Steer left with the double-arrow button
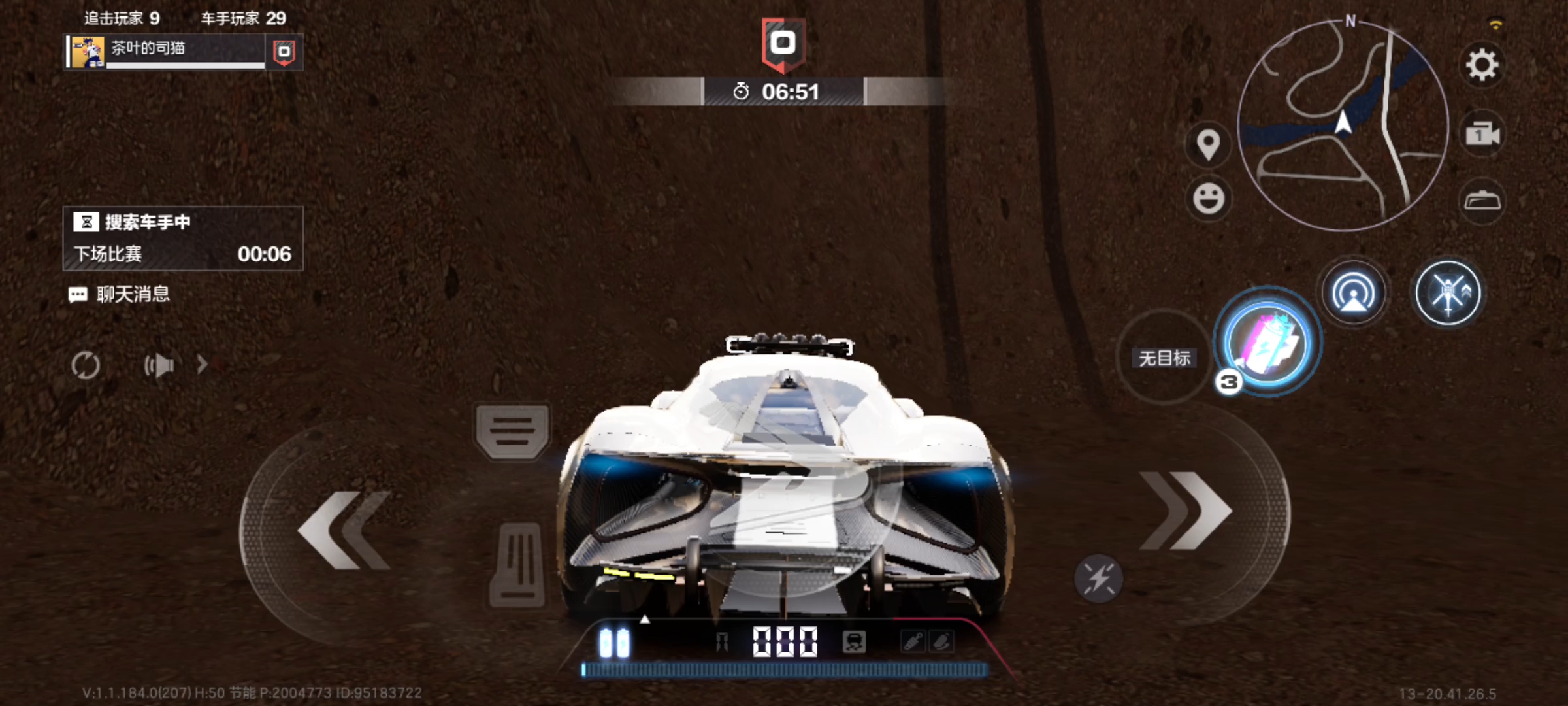Viewport: 1568px width, 706px height. coord(344,529)
